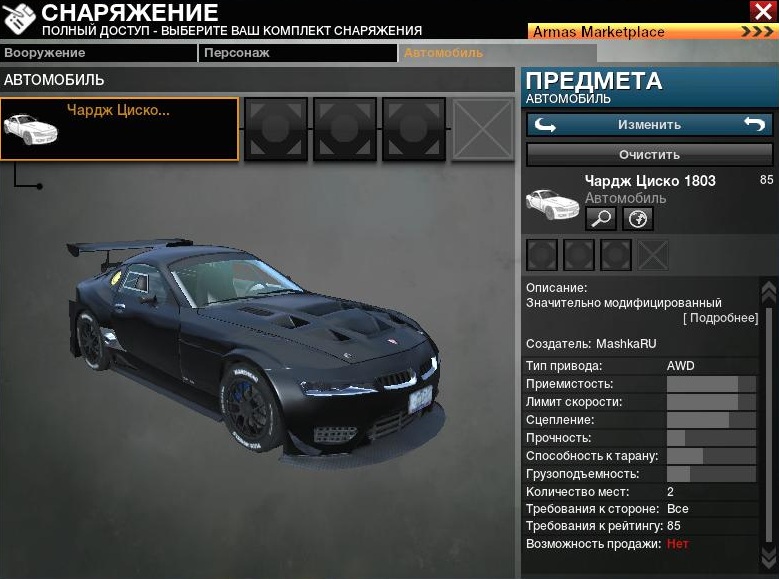Click the Изменить button
Viewport: 779px width, 579px height.
tap(649, 125)
